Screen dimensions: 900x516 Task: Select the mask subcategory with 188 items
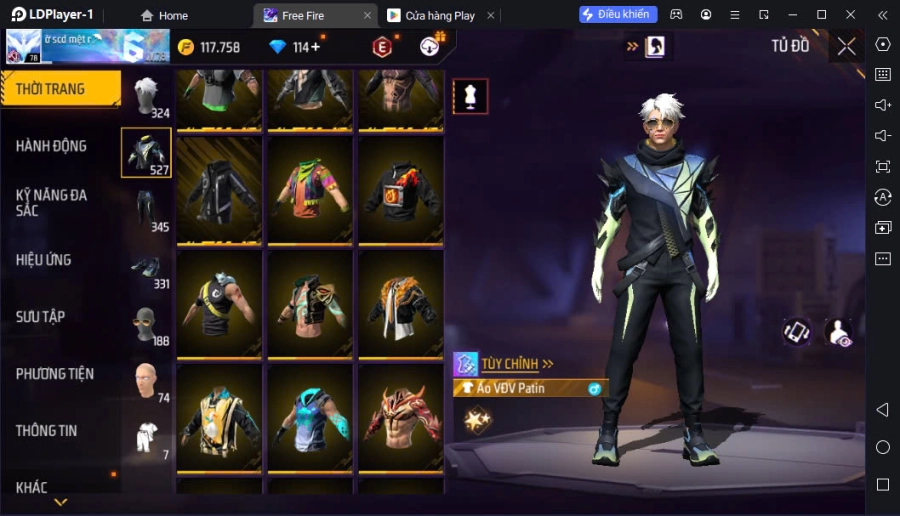pos(147,325)
